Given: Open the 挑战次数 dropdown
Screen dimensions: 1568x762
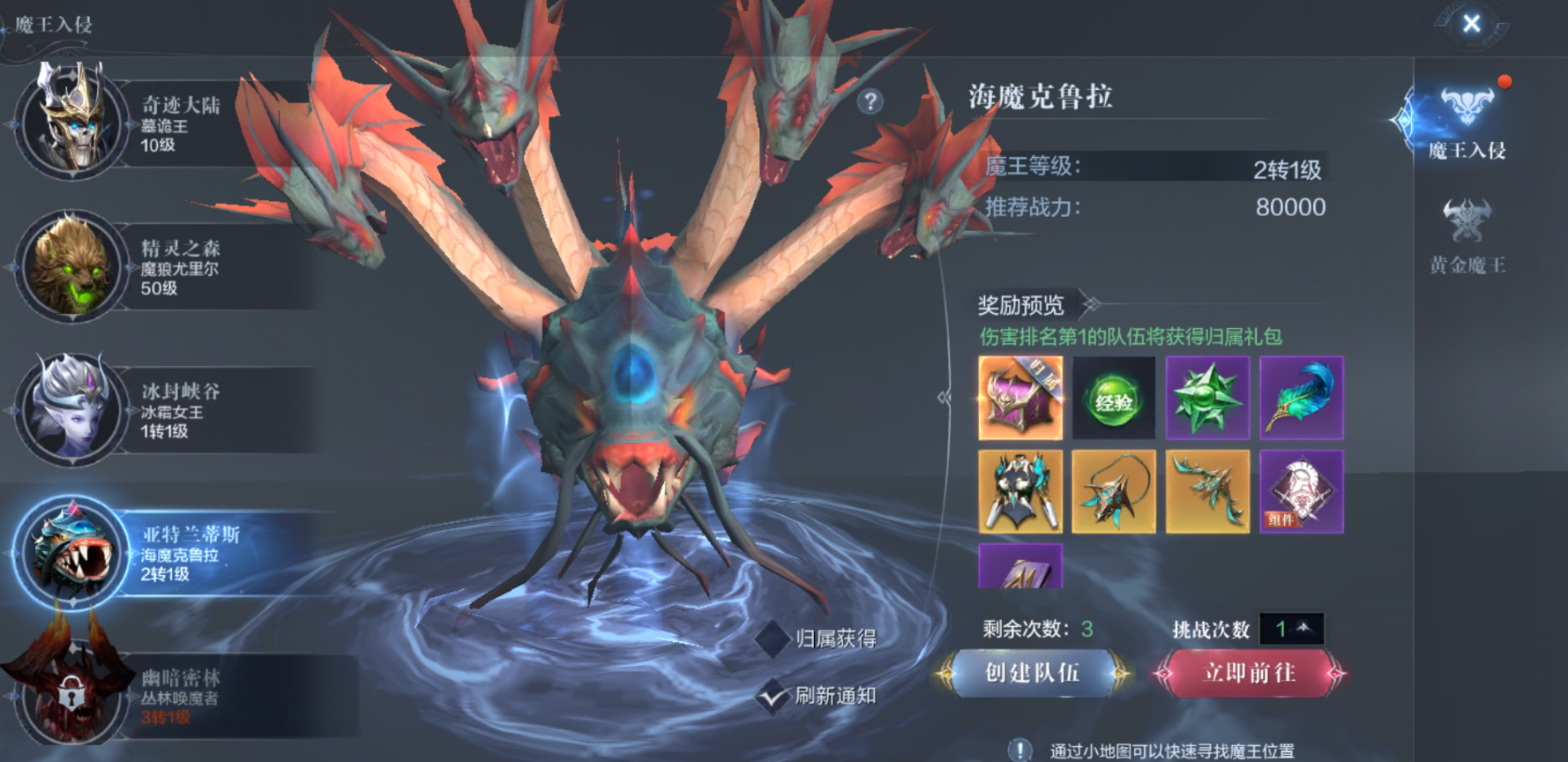Looking at the screenshot, I should tap(1291, 629).
